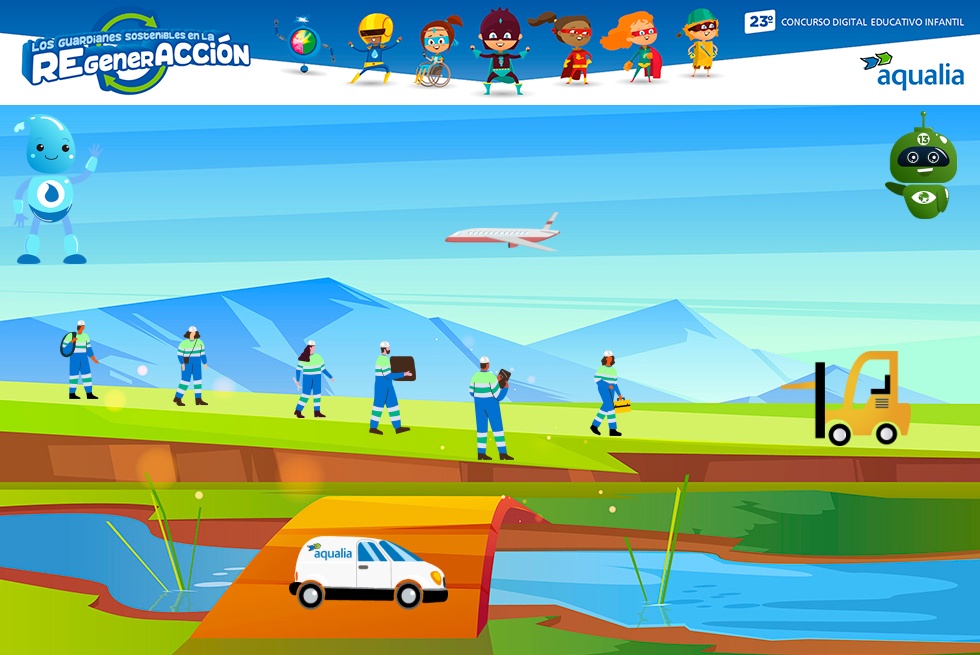This screenshot has width=980, height=655.
Task: Click the waving blue water drop mascot
Action: (52, 188)
